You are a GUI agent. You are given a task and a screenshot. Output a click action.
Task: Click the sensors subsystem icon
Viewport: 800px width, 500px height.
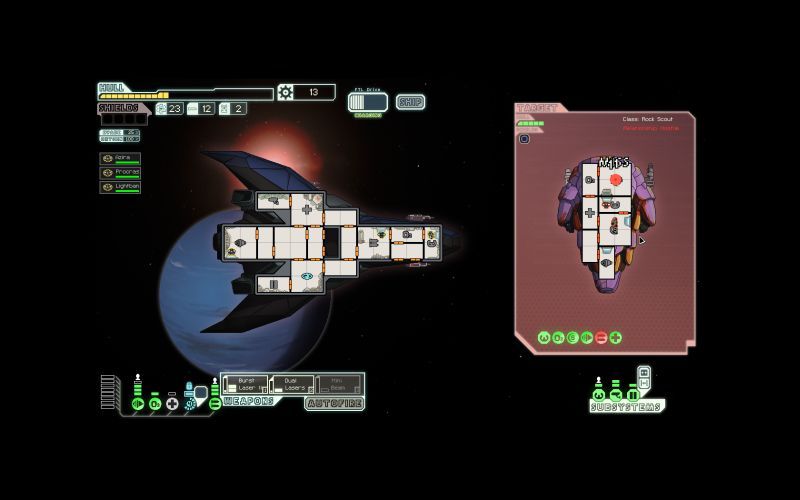coord(615,394)
